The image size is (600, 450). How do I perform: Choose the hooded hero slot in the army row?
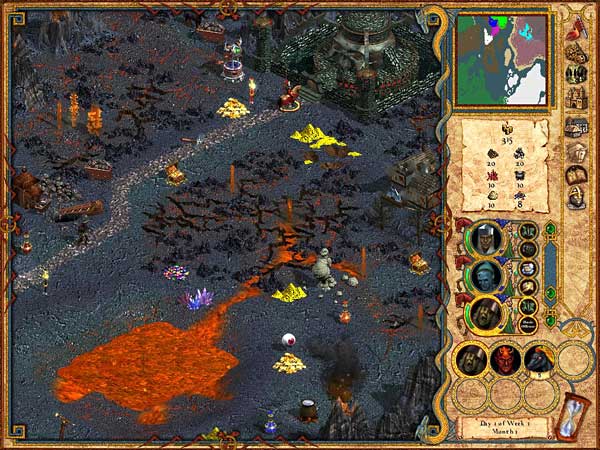pos(471,359)
